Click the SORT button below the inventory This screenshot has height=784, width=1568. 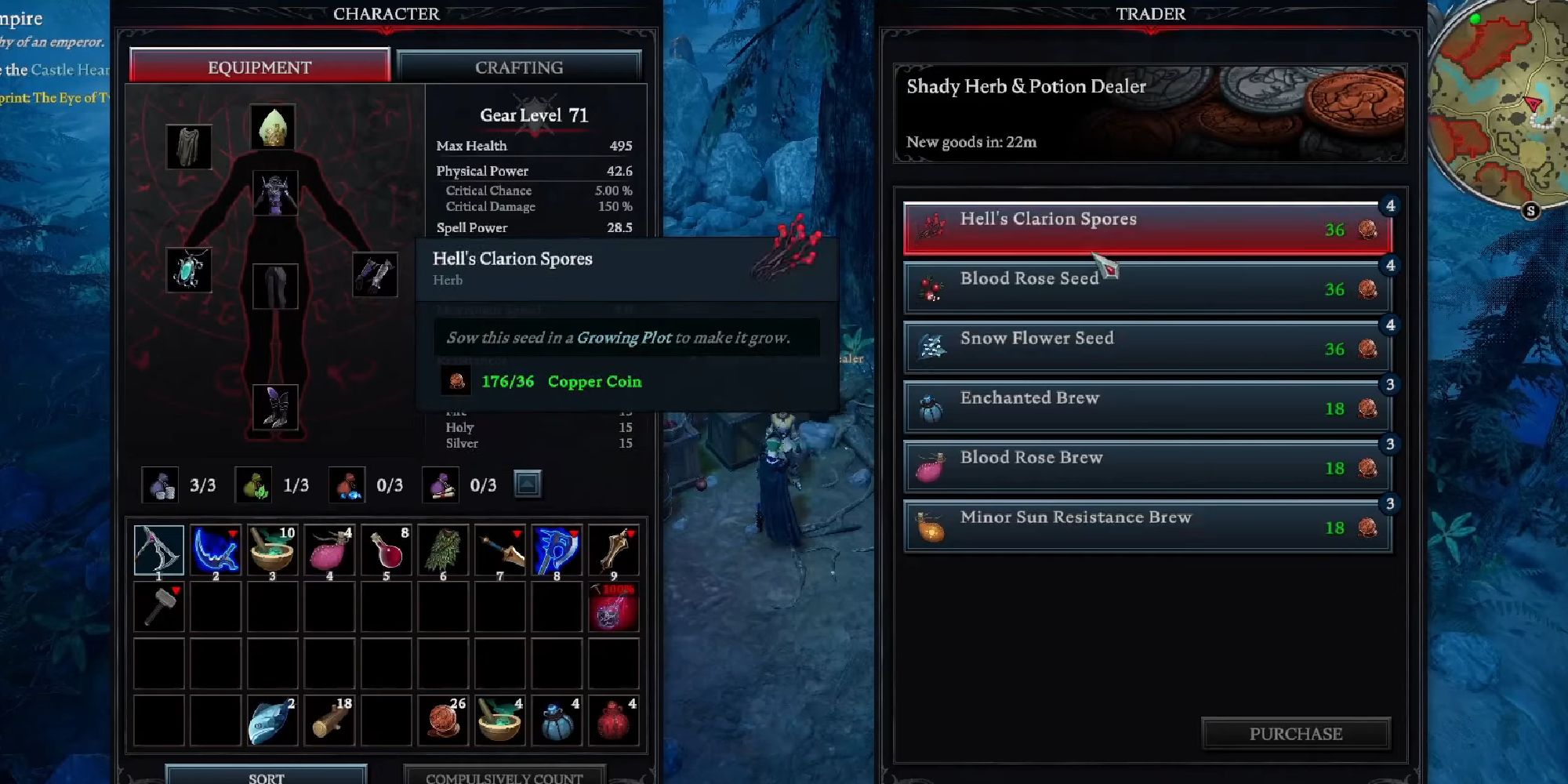pyautogui.click(x=267, y=776)
